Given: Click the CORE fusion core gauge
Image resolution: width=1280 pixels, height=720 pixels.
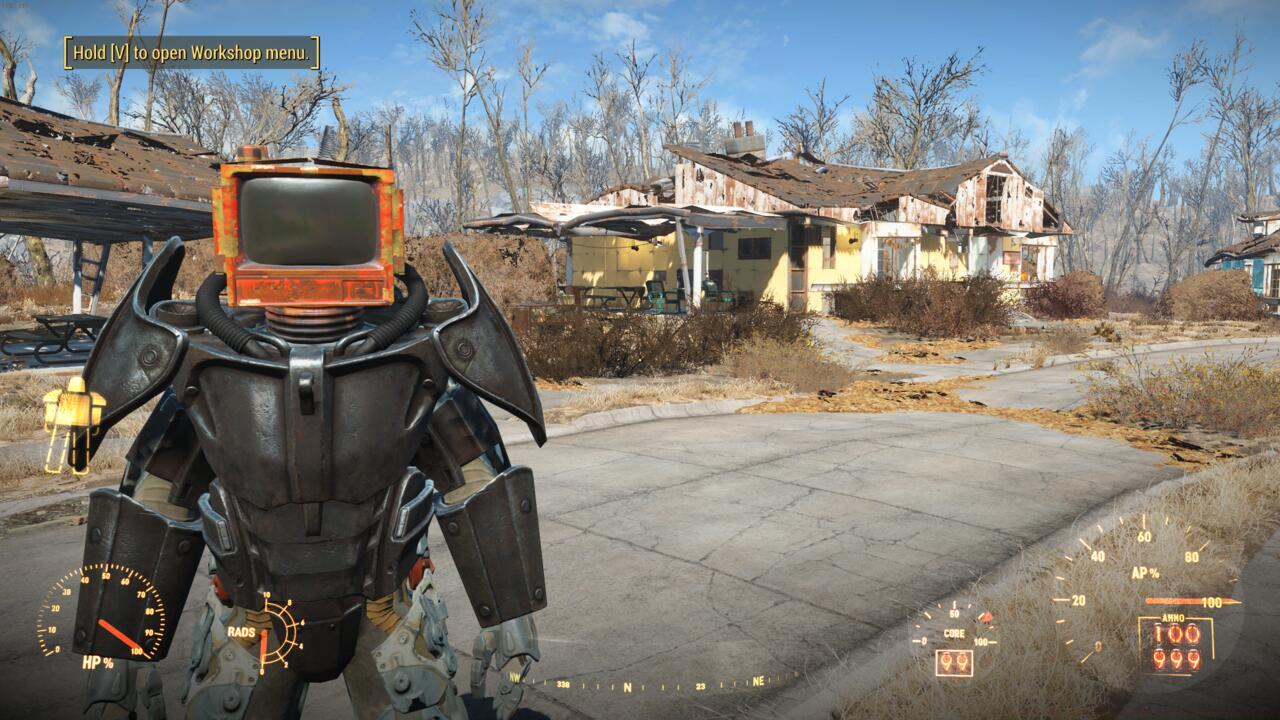Looking at the screenshot, I should (955, 632).
